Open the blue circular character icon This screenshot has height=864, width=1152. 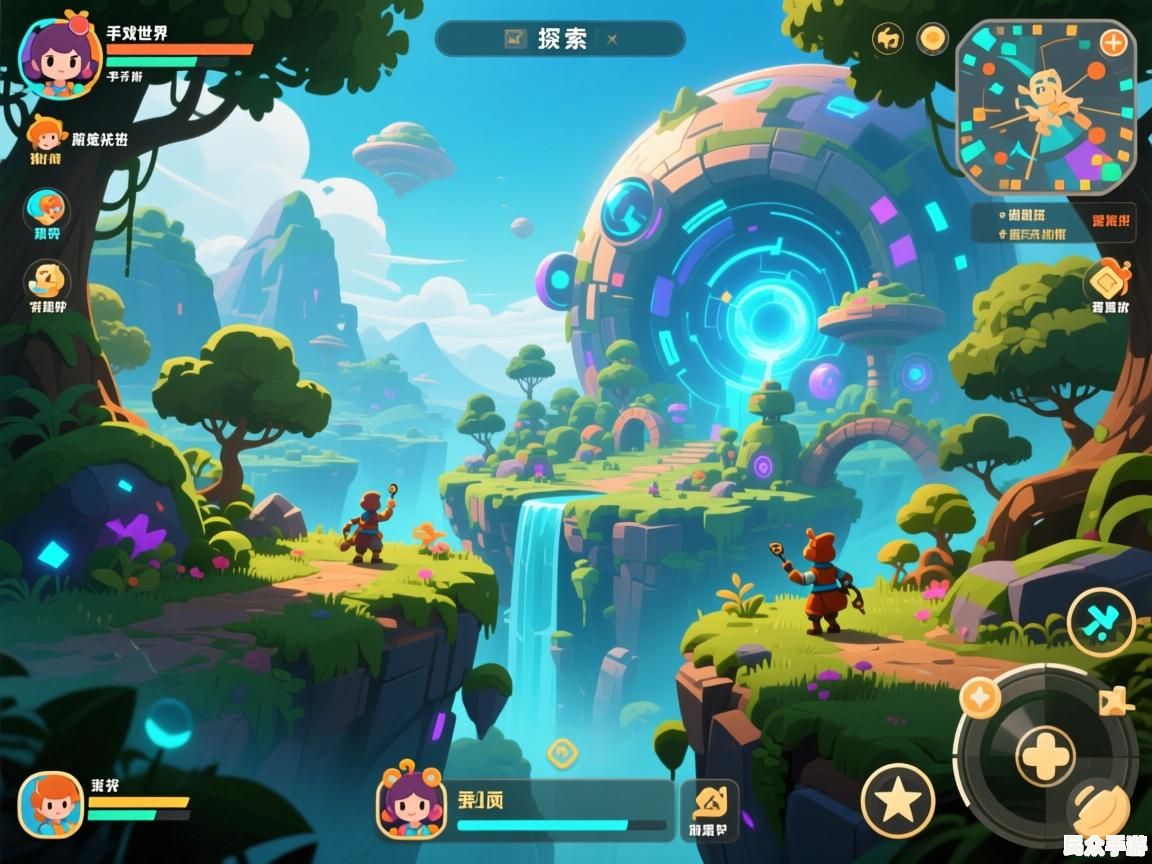47,210
